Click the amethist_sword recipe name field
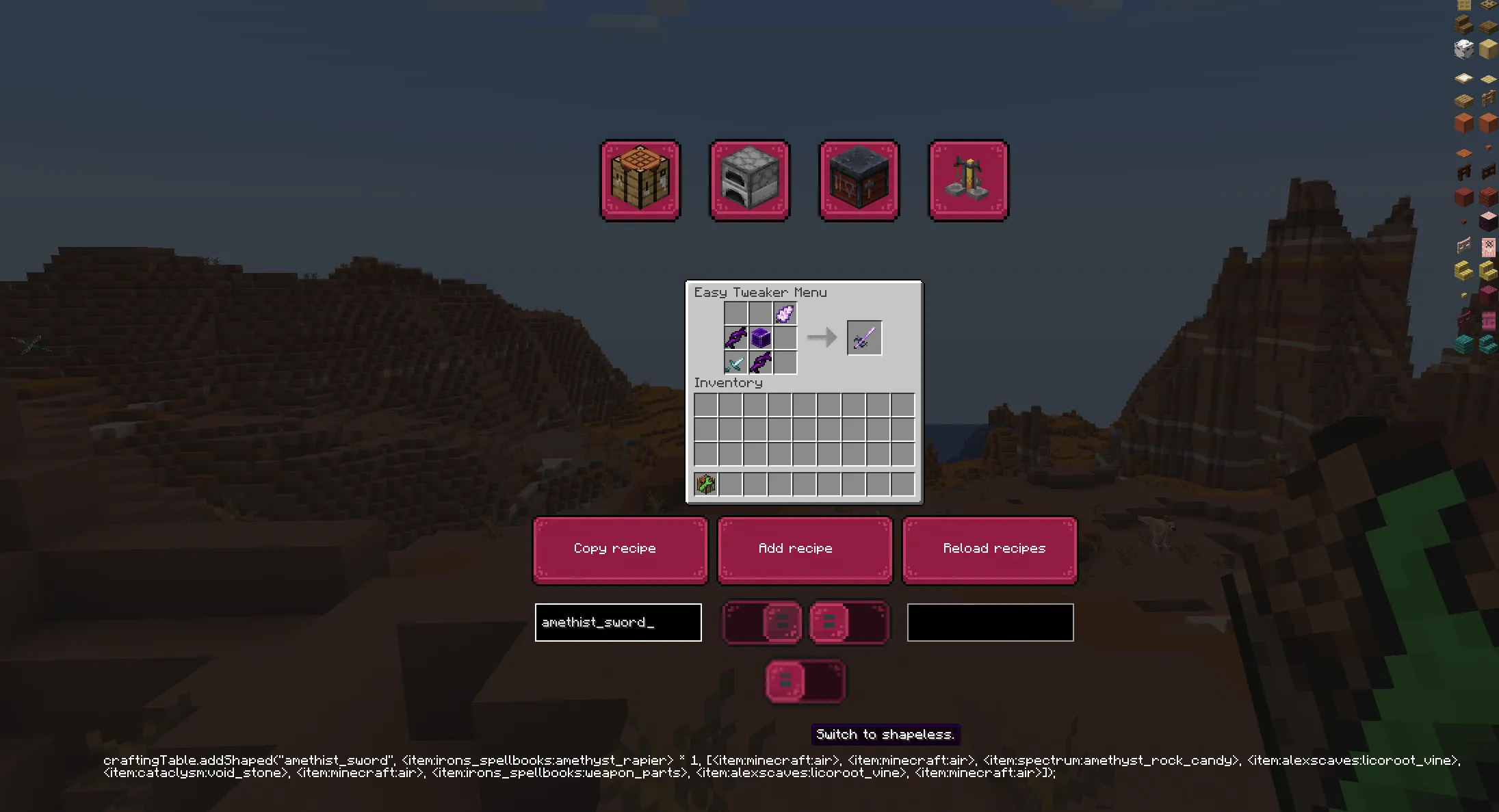This screenshot has height=812, width=1499. (x=618, y=622)
